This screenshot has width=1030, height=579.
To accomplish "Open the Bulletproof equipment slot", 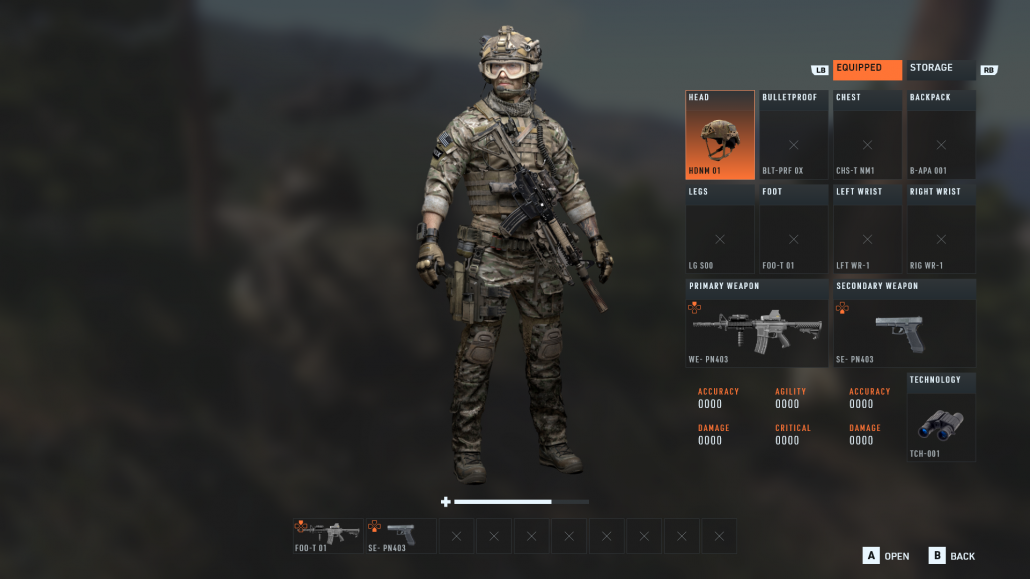I will (x=794, y=135).
